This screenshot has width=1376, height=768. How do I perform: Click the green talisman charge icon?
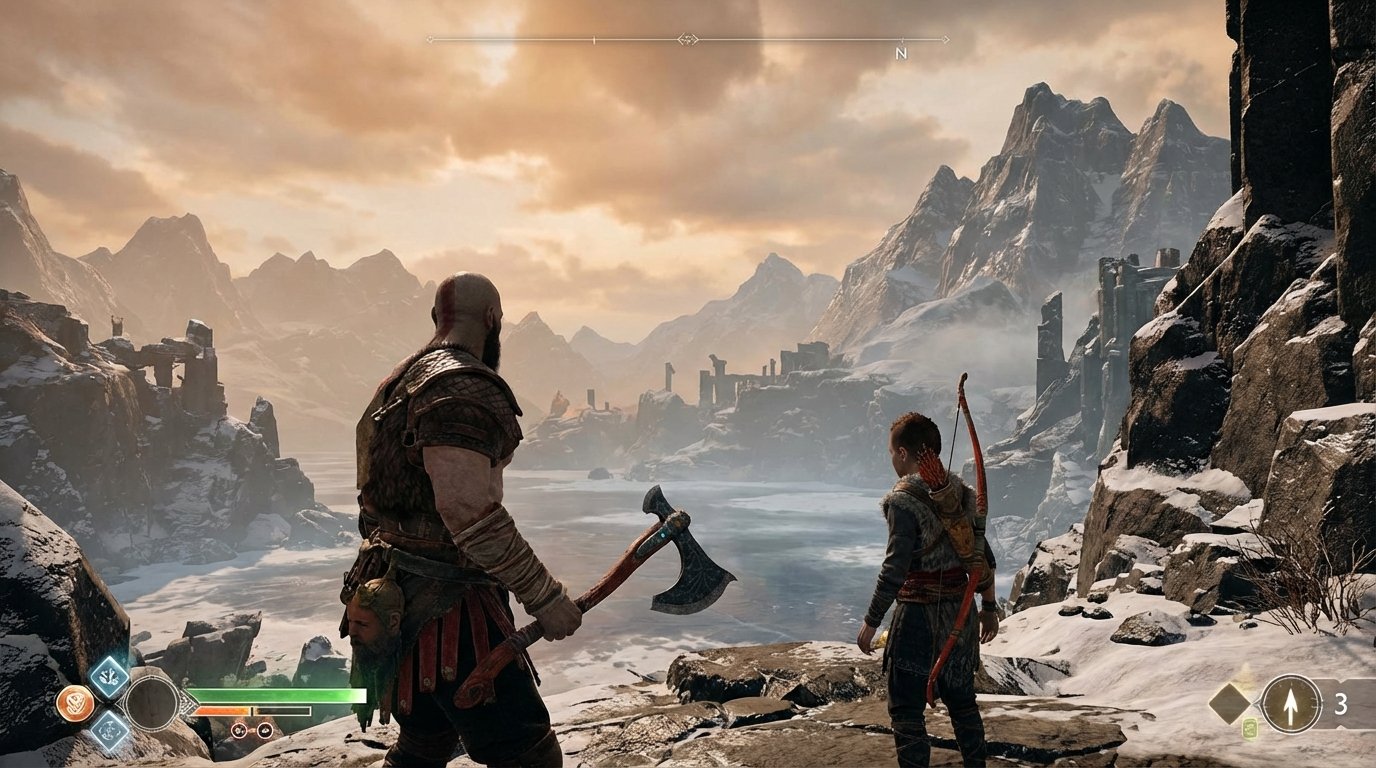coord(1250,726)
